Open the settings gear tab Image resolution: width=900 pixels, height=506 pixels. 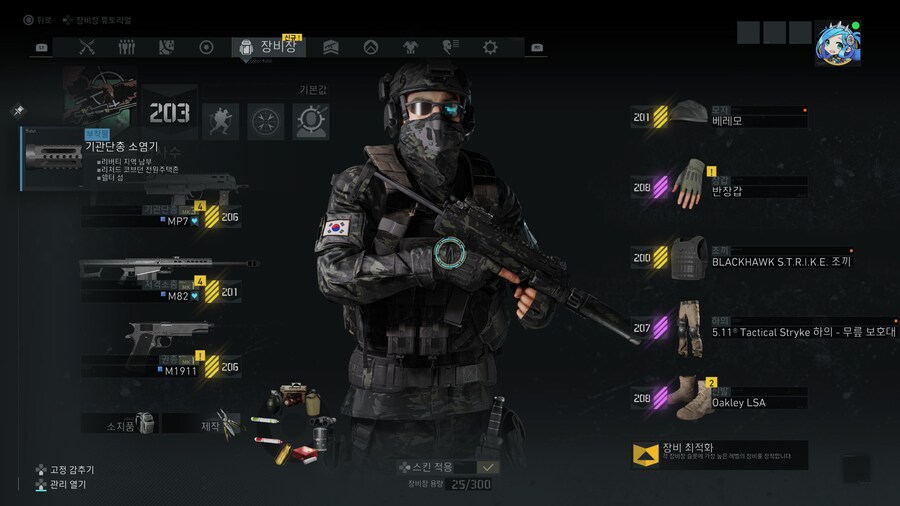490,47
